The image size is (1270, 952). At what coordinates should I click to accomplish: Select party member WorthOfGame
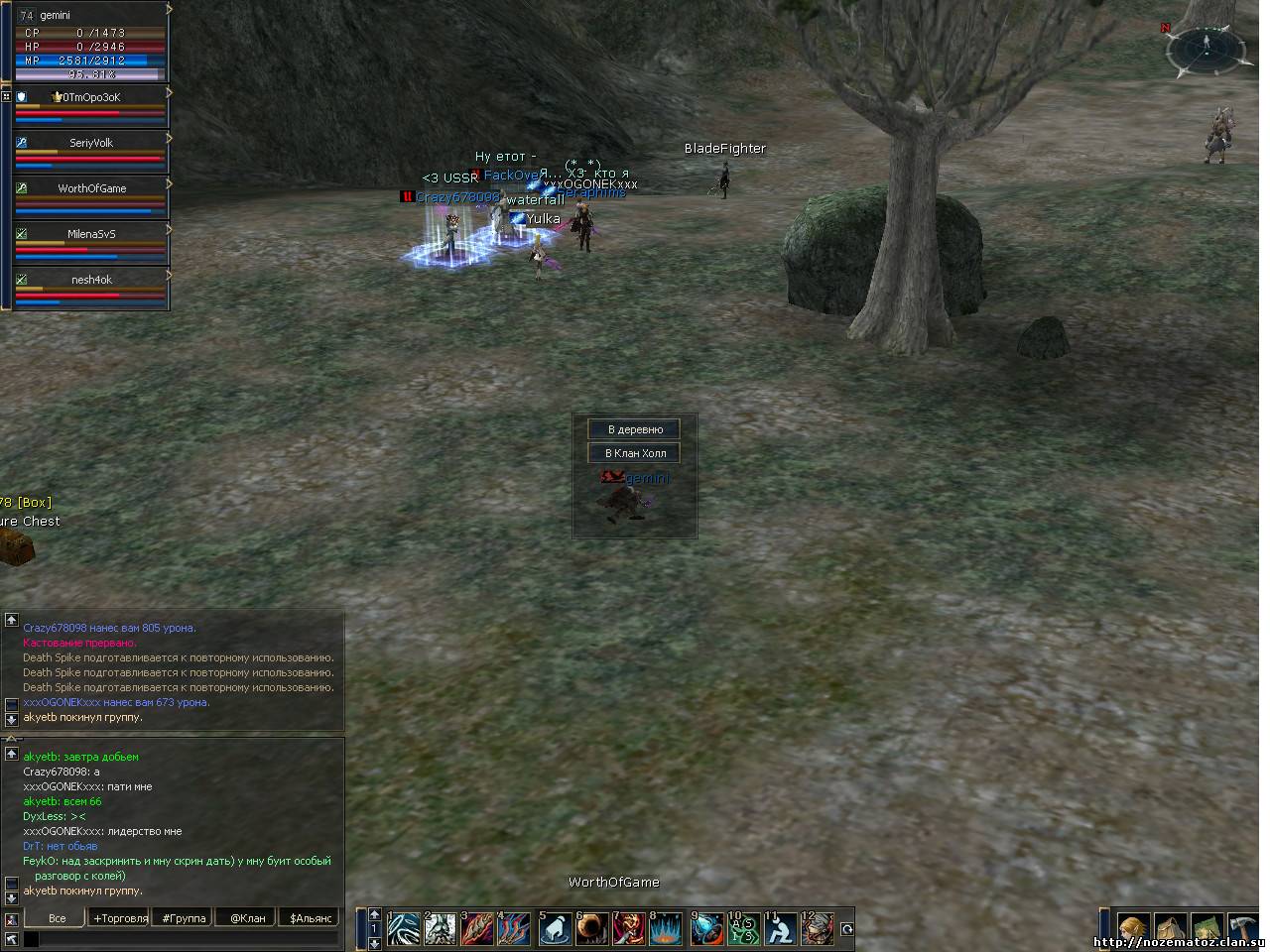tap(91, 188)
